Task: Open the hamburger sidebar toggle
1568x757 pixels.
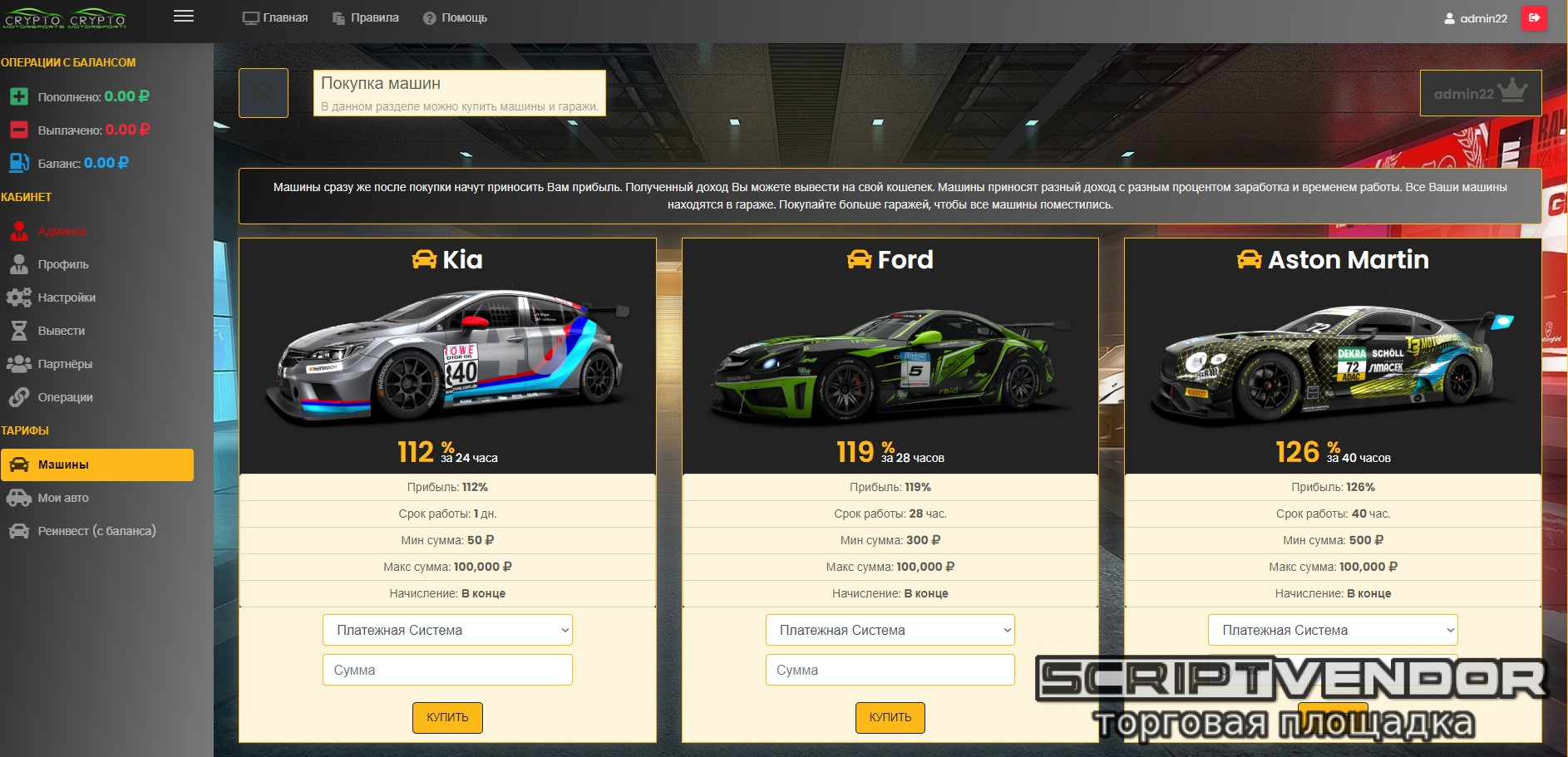Action: (184, 17)
